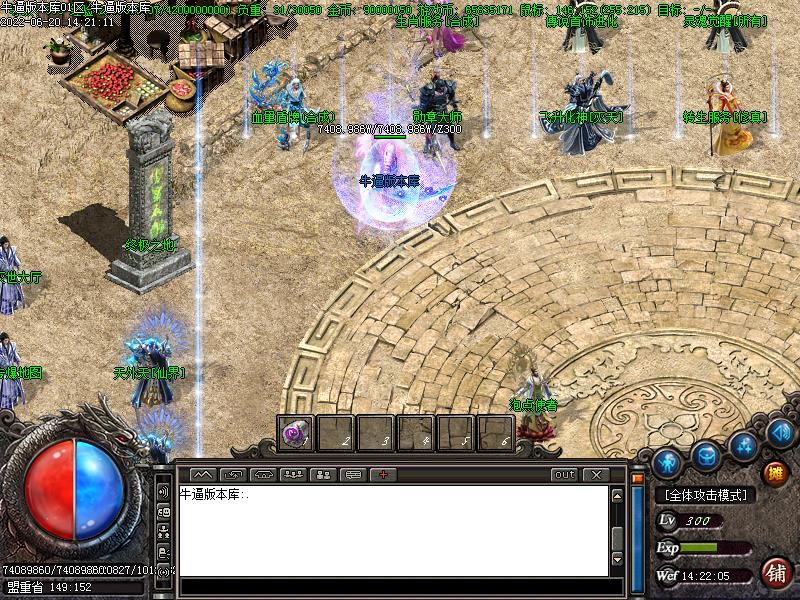This screenshot has height=600, width=800.
Task: Select the purple scroll in hotbar slot 1
Action: (x=295, y=433)
